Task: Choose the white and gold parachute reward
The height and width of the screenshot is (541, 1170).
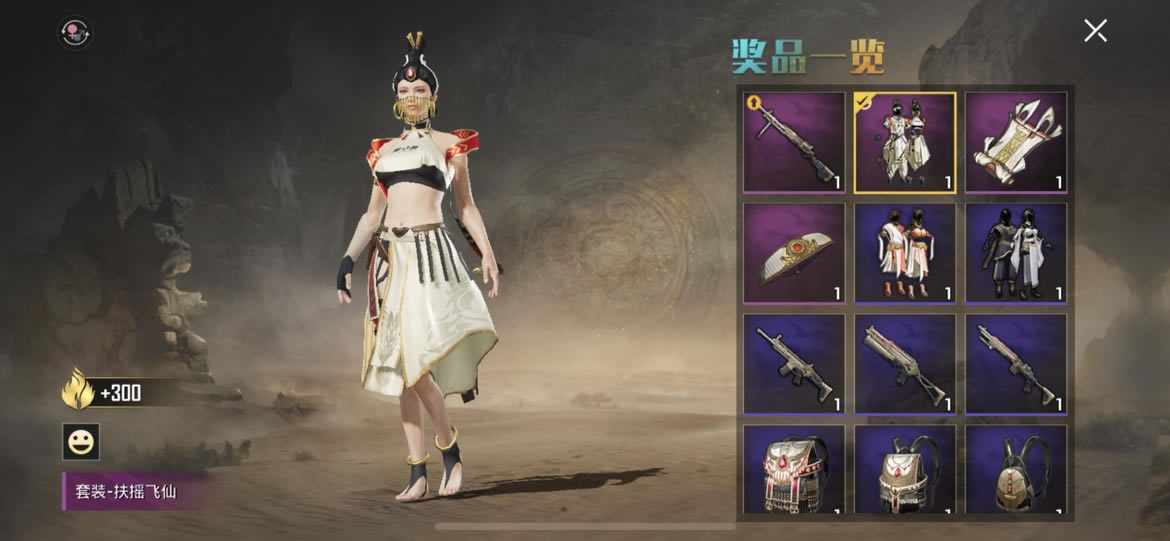Action: coord(1016,142)
